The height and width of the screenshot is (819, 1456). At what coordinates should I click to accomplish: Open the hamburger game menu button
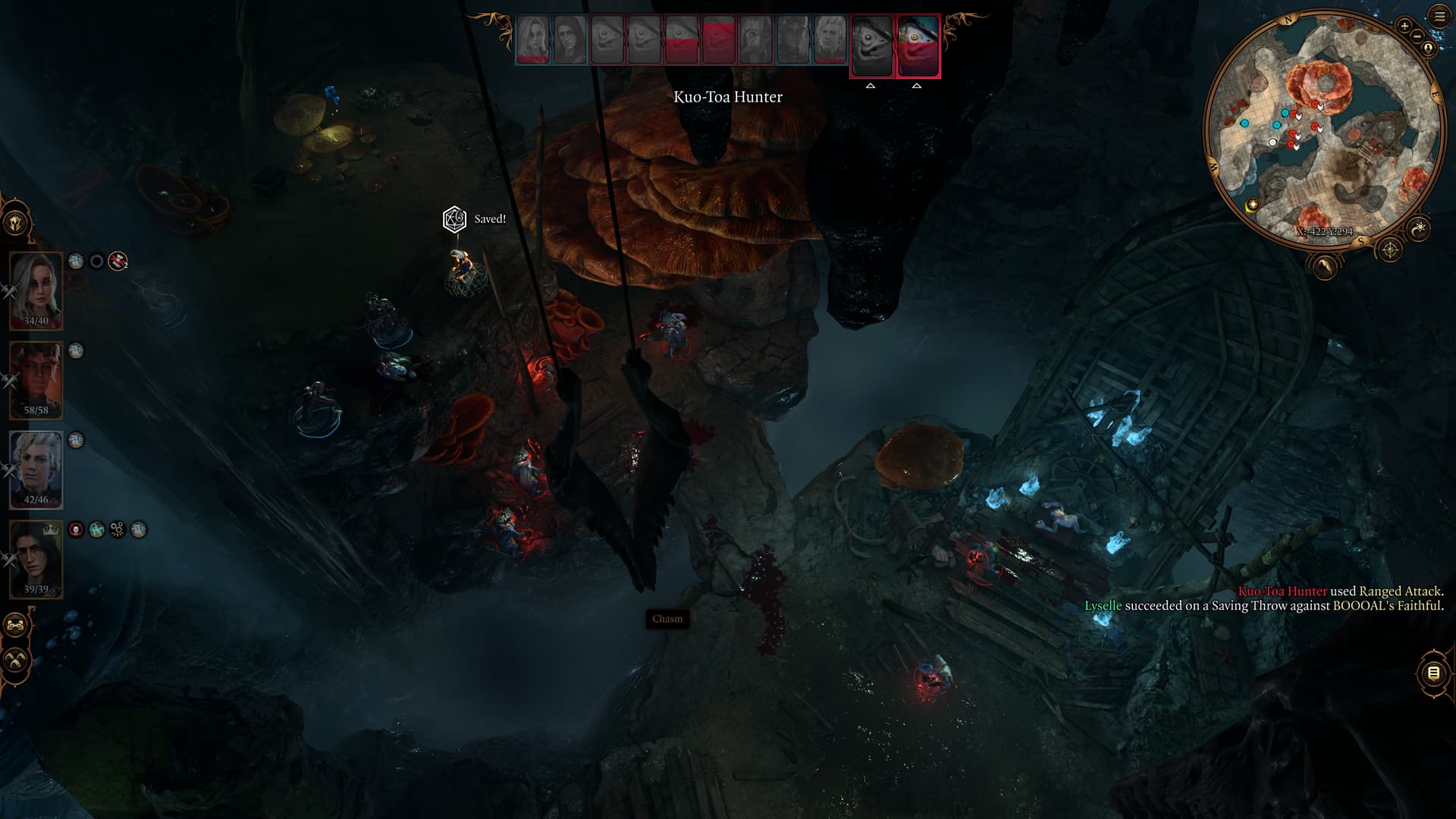(1439, 17)
